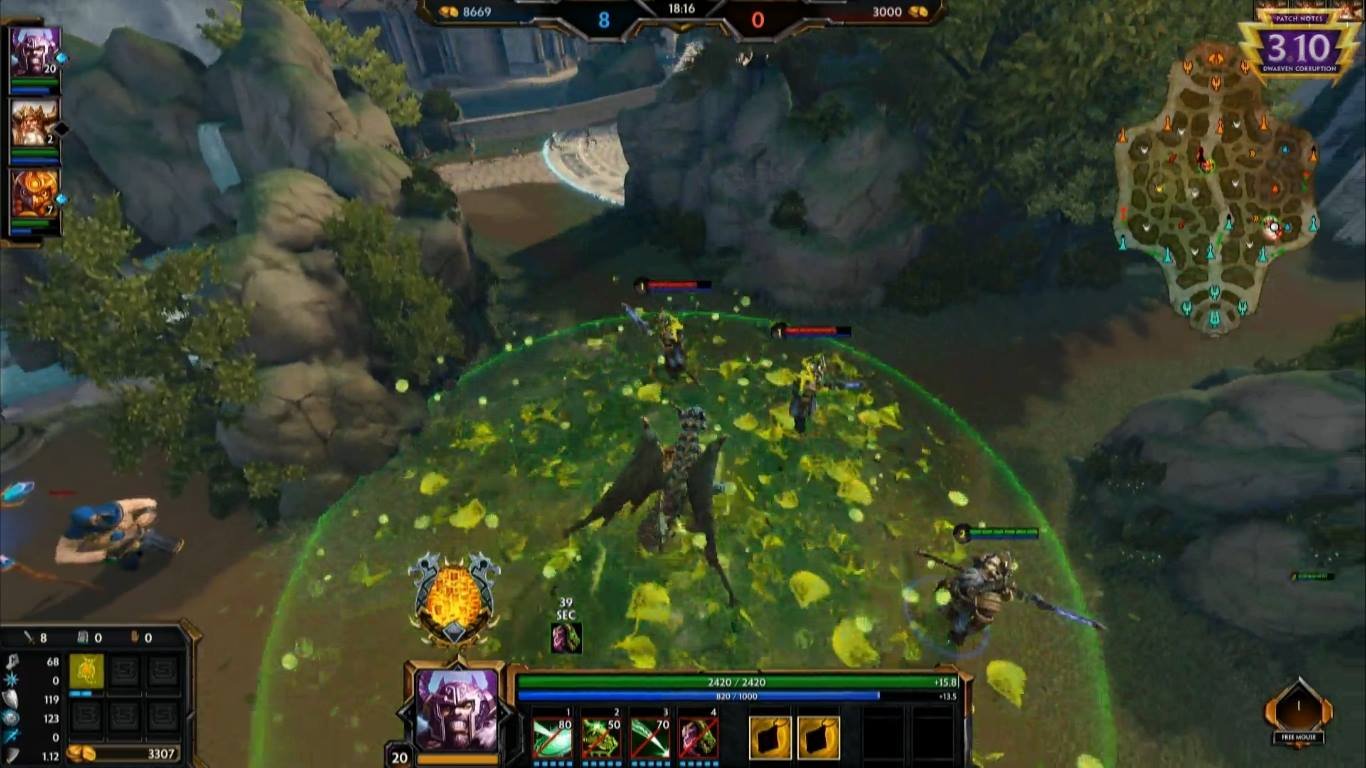Screen dimensions: 1366x768
Task: Select the glowing orange buff emblem
Action: click(x=454, y=599)
